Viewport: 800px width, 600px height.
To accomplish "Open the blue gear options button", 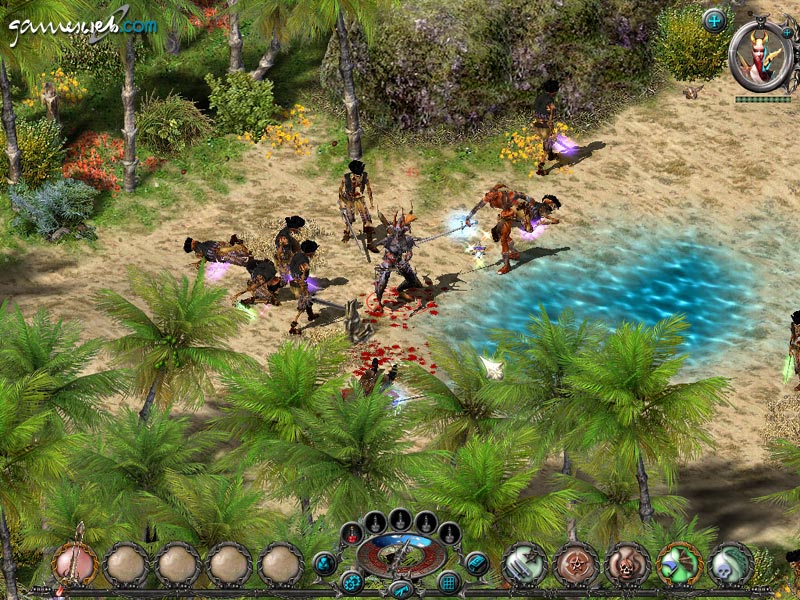I will pos(352,581).
